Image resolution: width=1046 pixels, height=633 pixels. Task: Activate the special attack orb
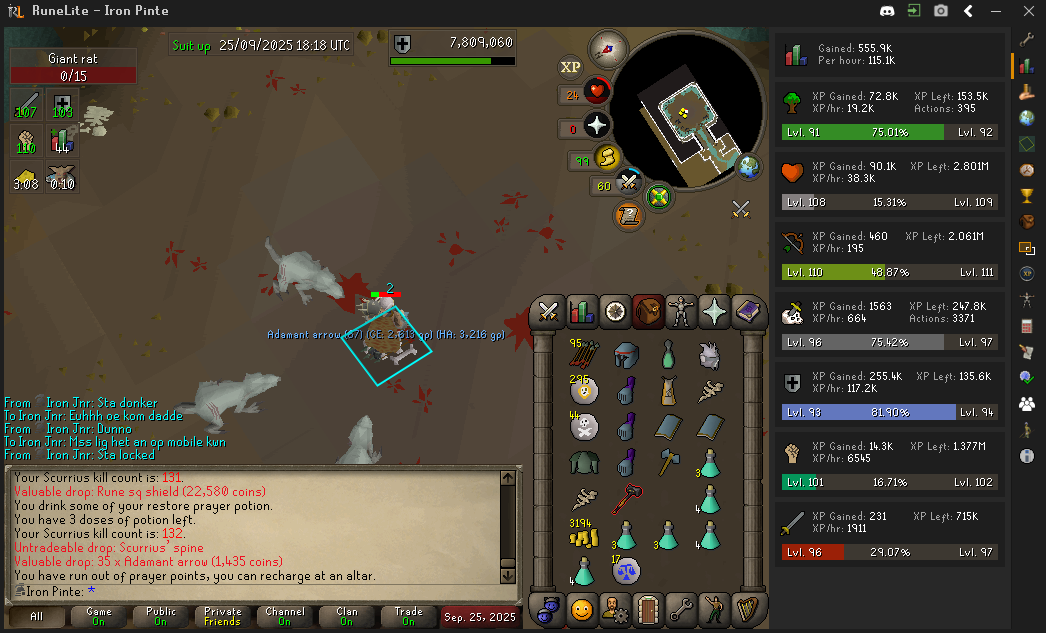tap(628, 183)
